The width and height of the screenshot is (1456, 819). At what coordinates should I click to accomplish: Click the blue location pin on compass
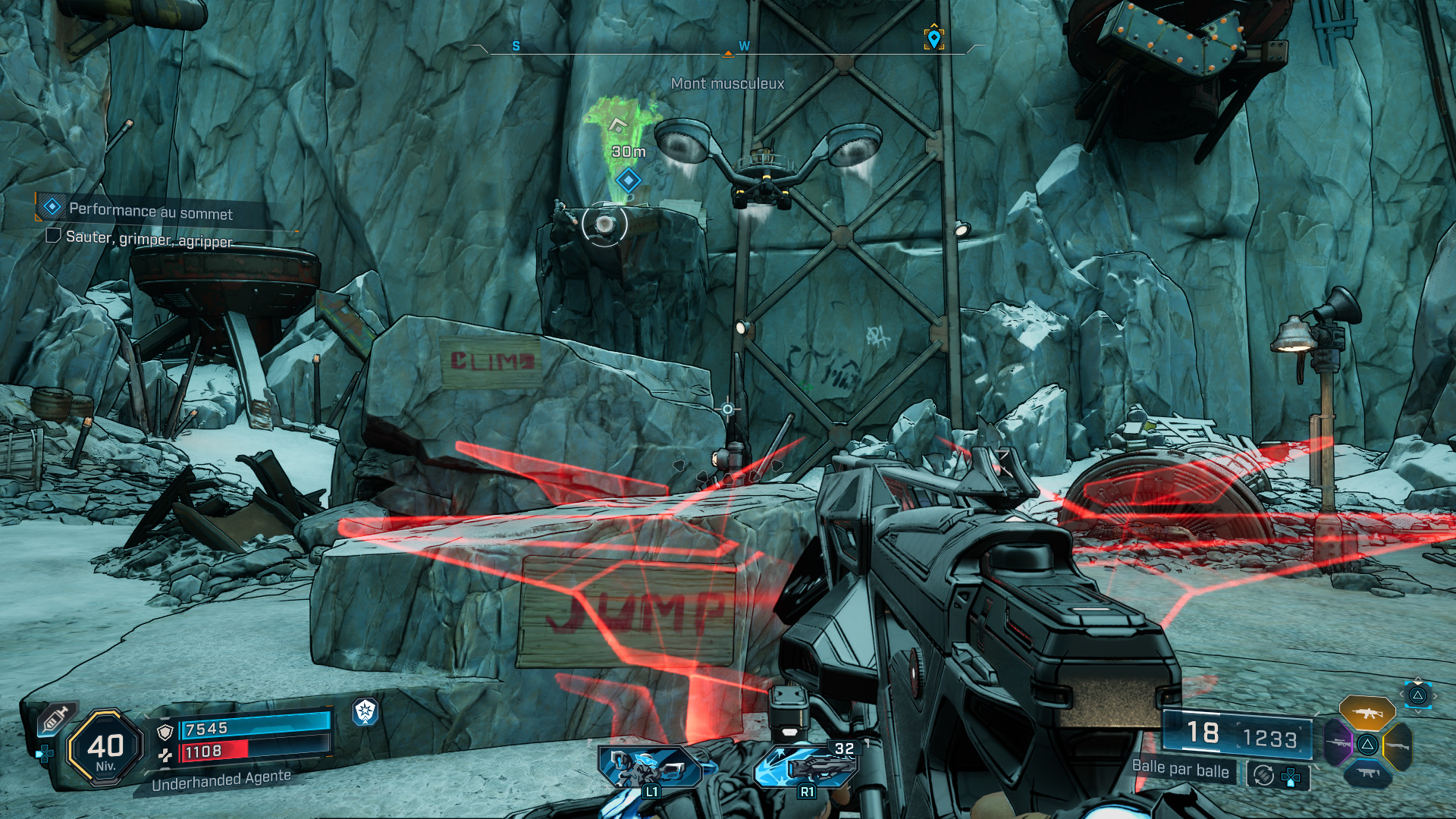tap(934, 38)
